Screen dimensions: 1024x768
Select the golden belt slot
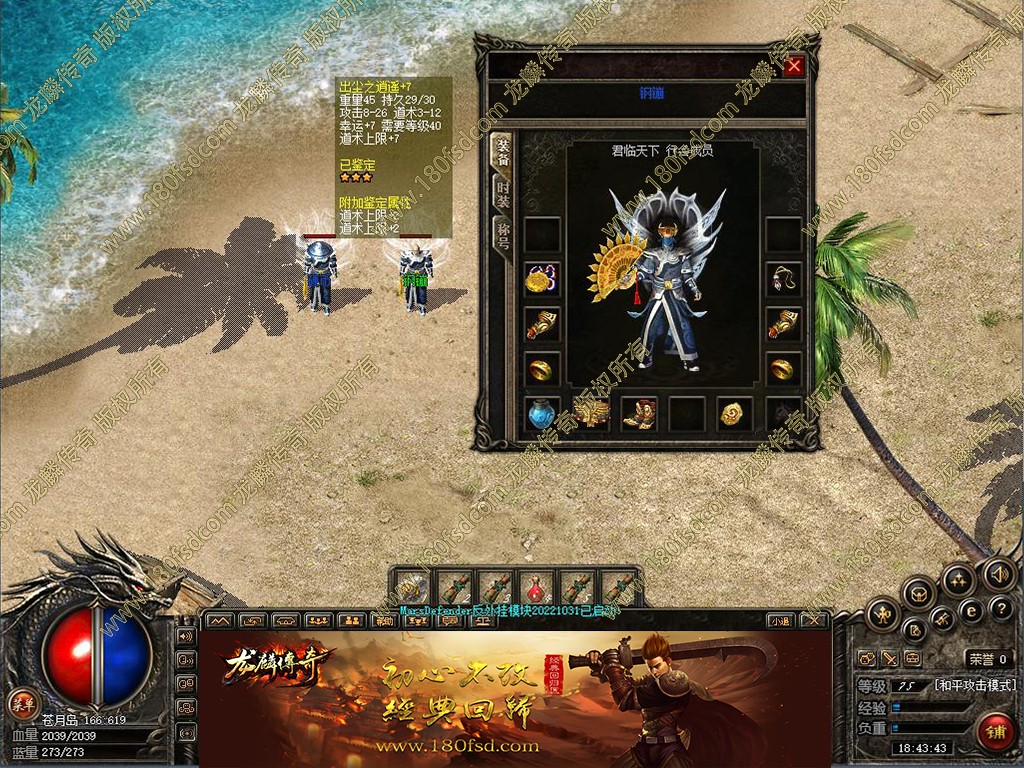(591, 413)
